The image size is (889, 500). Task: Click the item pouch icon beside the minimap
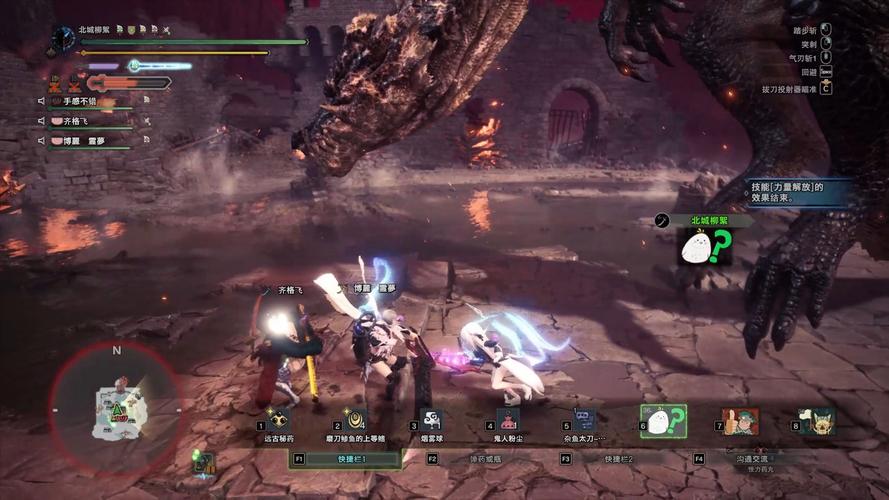click(204, 461)
